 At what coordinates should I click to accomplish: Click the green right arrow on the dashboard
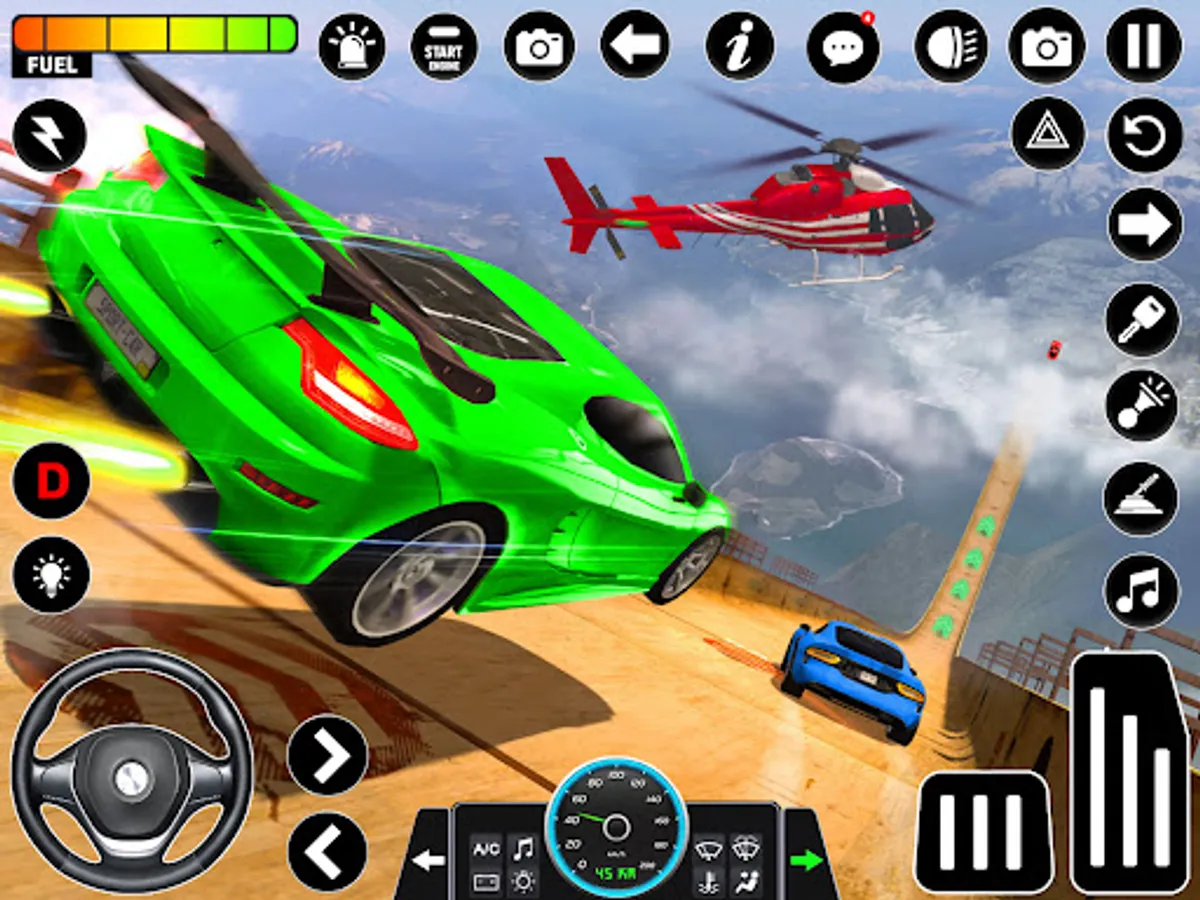point(806,859)
